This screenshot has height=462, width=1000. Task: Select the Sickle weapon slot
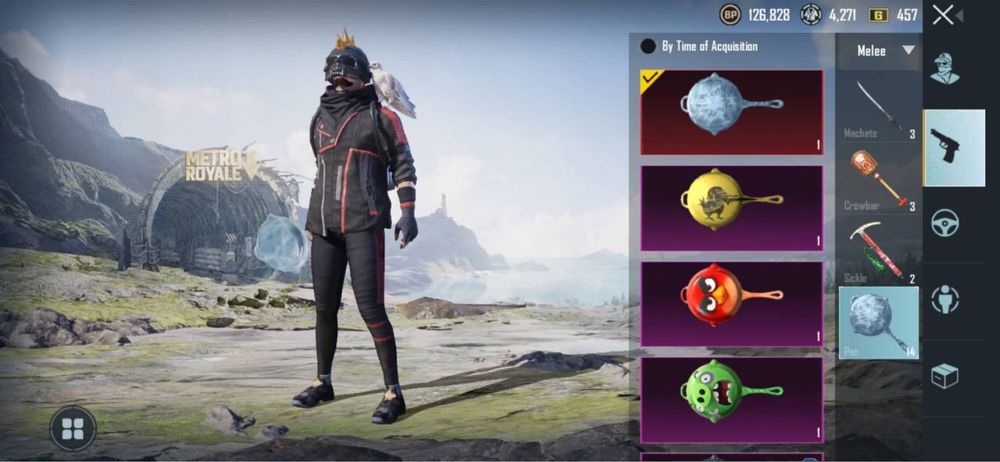coord(878,251)
